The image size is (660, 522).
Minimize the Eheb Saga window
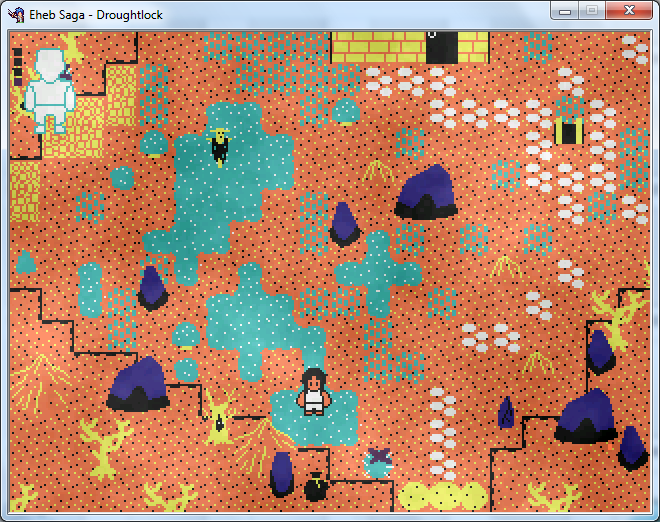pyautogui.click(x=565, y=10)
